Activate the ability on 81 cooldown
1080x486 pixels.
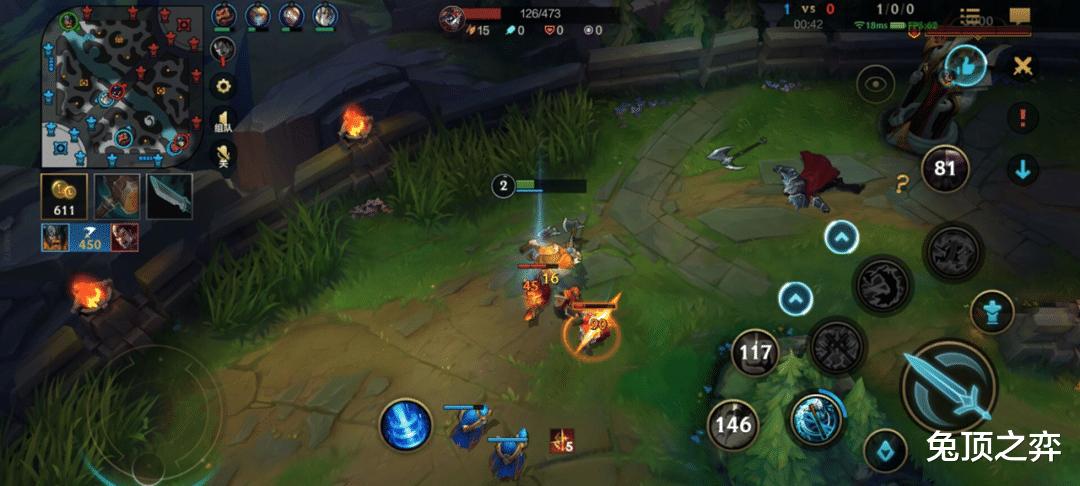(944, 168)
